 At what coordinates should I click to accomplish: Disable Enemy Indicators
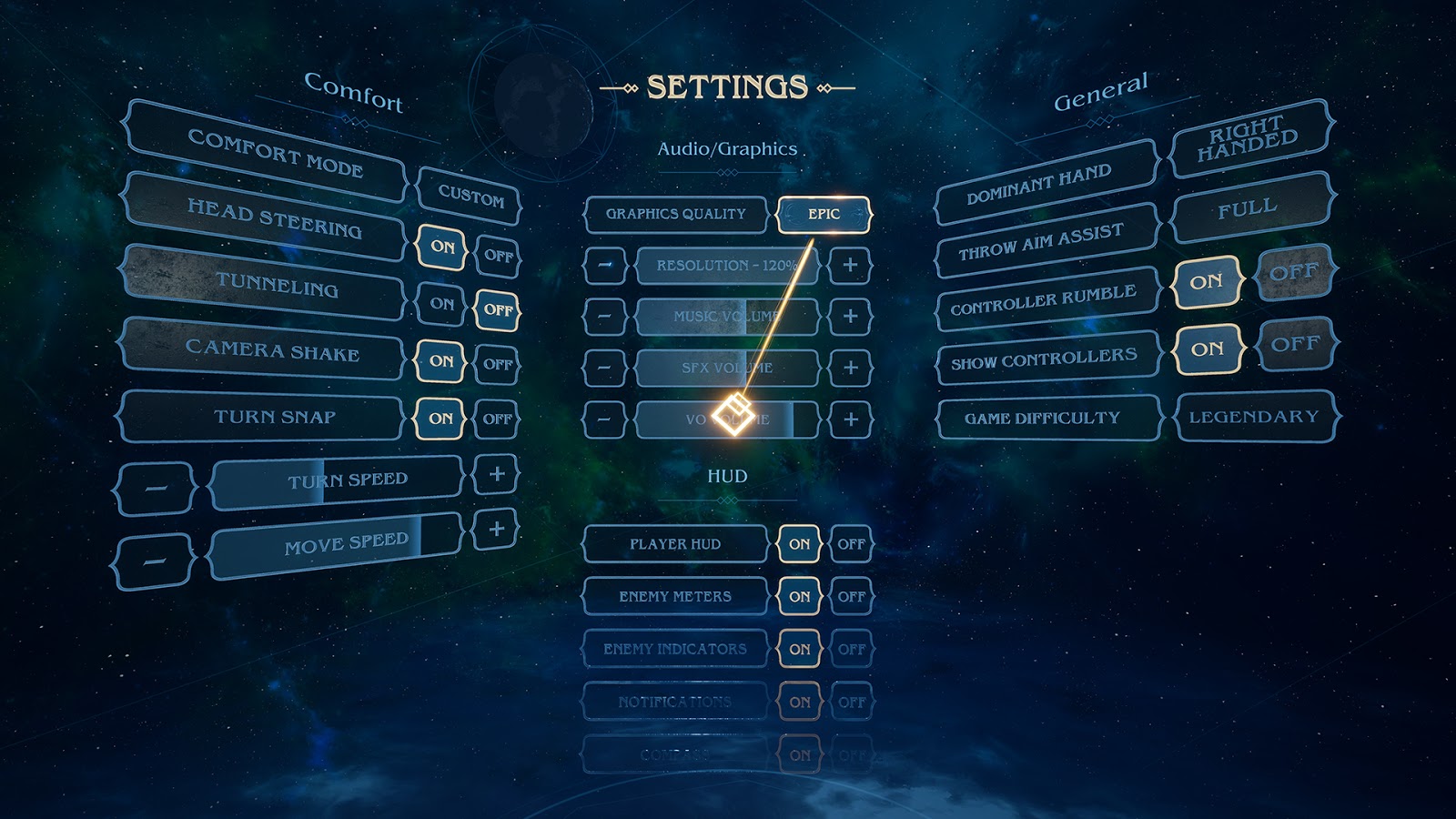[853, 650]
